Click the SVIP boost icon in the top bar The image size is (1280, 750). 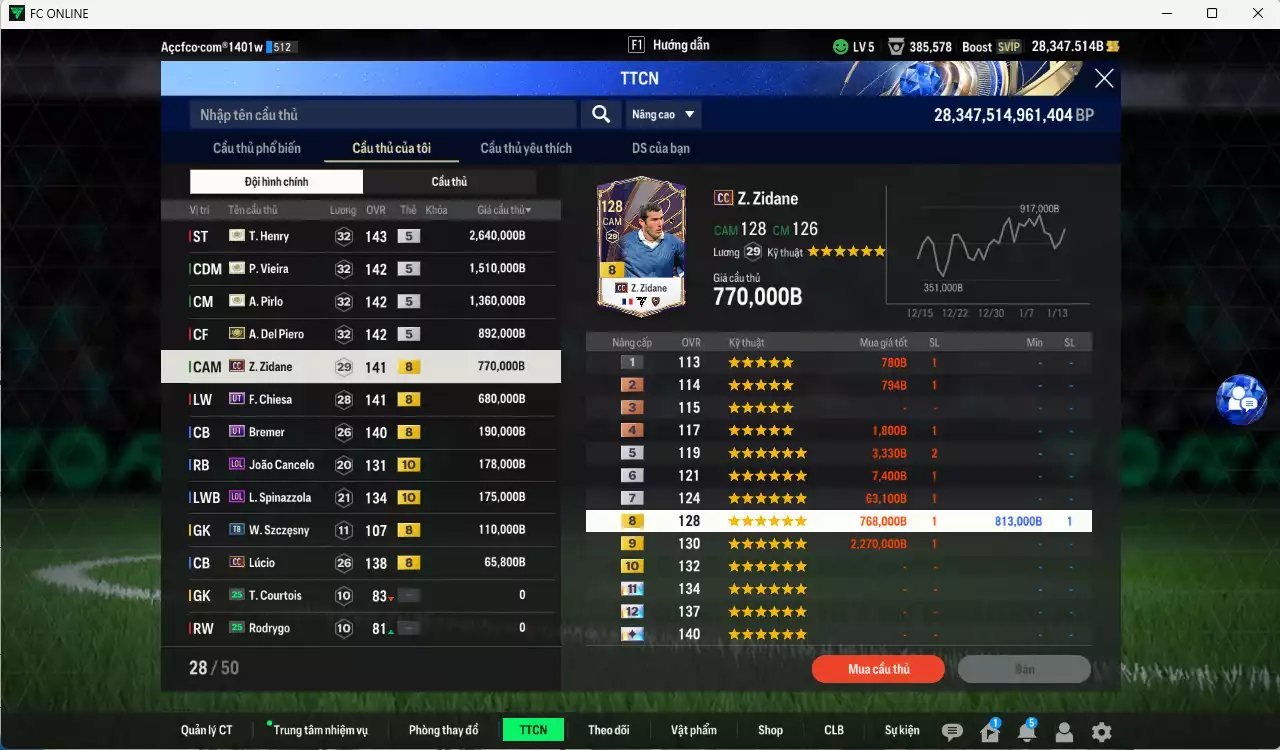point(1010,46)
